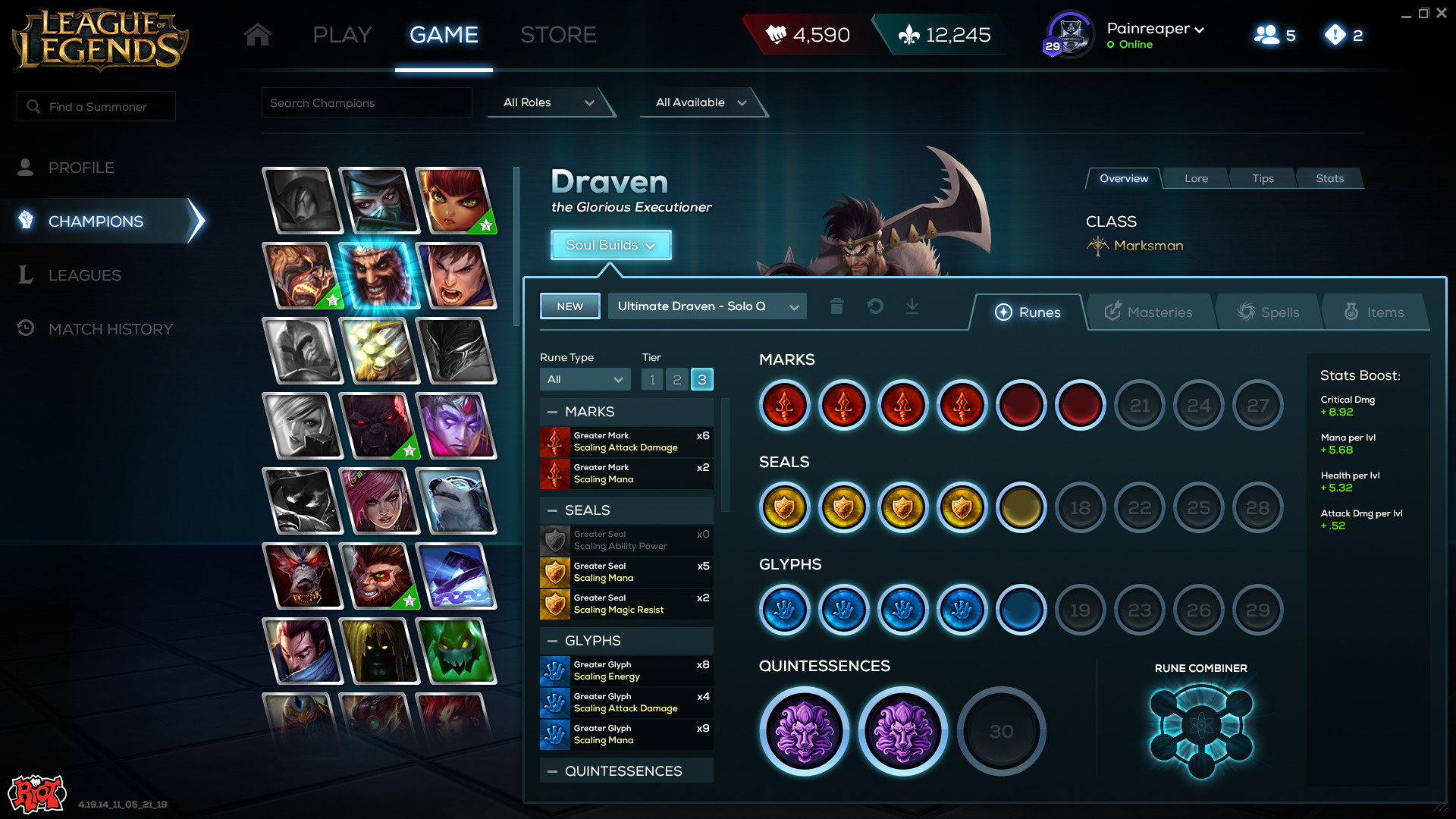Image resolution: width=1456 pixels, height=819 pixels.
Task: Select rune tier 2
Action: click(677, 379)
